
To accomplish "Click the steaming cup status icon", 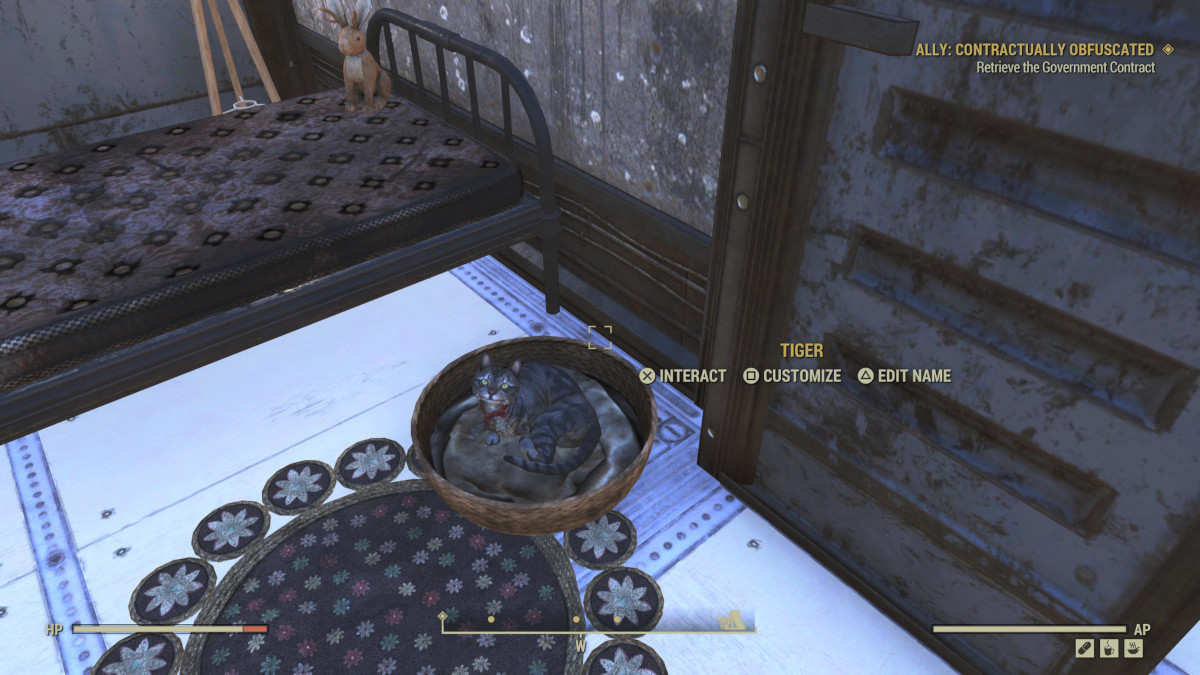I will pyautogui.click(x=1109, y=649).
